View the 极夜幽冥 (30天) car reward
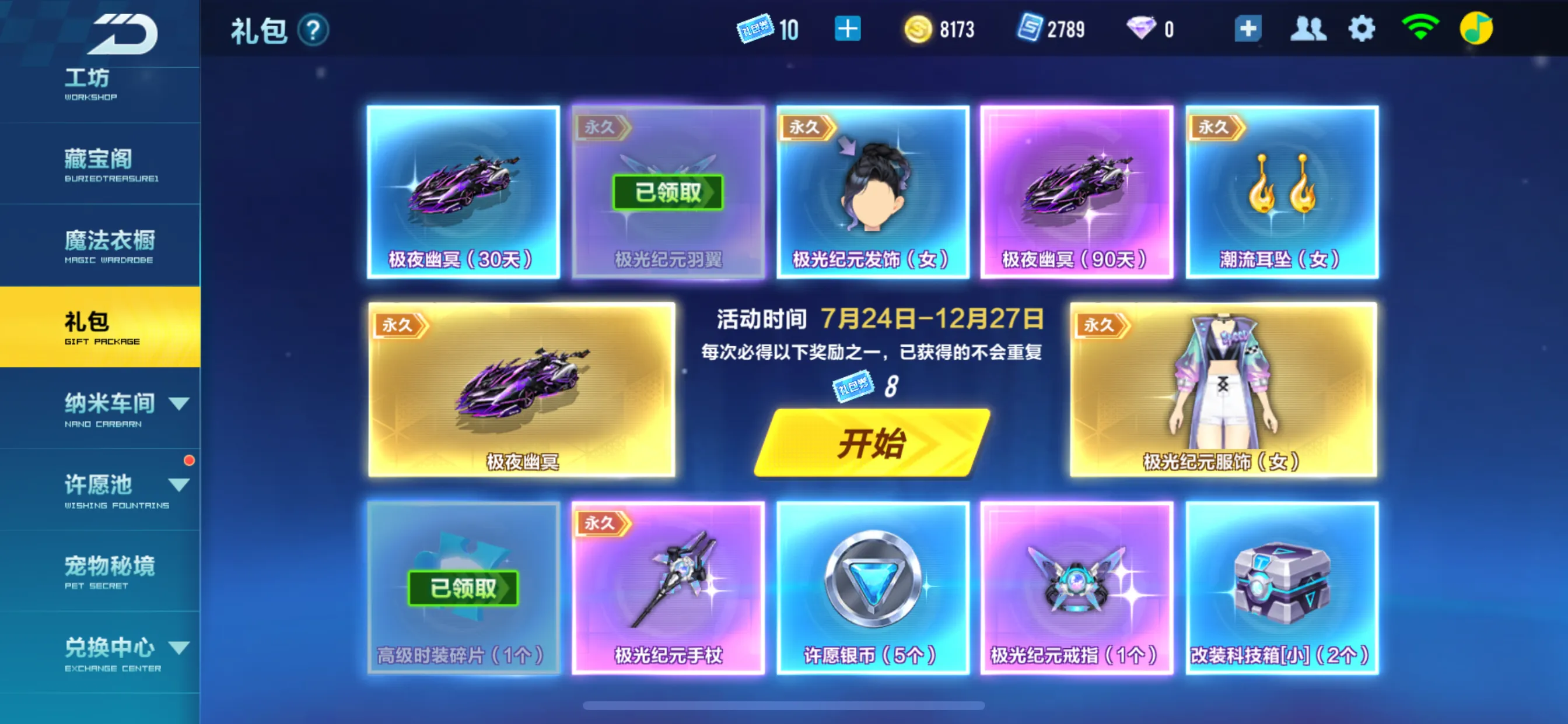 click(x=463, y=192)
